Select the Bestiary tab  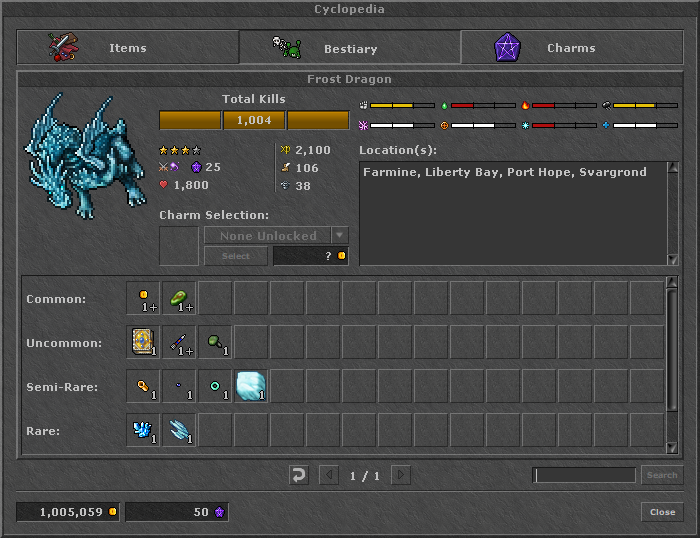pos(349,48)
